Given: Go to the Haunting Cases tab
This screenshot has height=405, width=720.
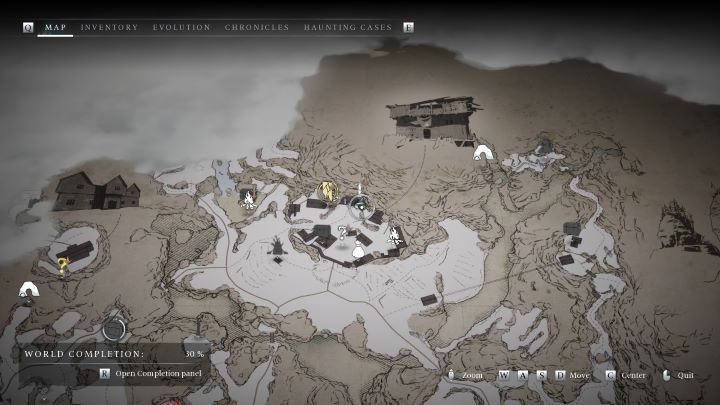Looking at the screenshot, I should [x=347, y=27].
